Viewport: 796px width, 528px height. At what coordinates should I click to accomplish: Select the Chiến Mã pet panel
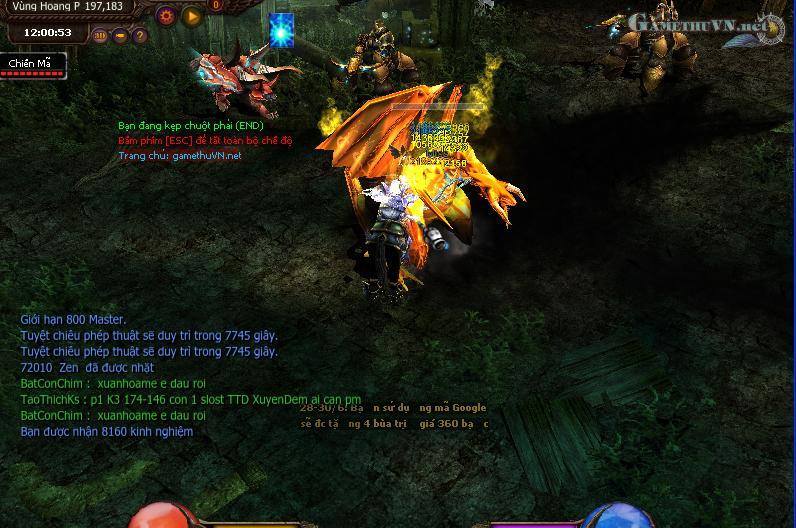[x=32, y=65]
